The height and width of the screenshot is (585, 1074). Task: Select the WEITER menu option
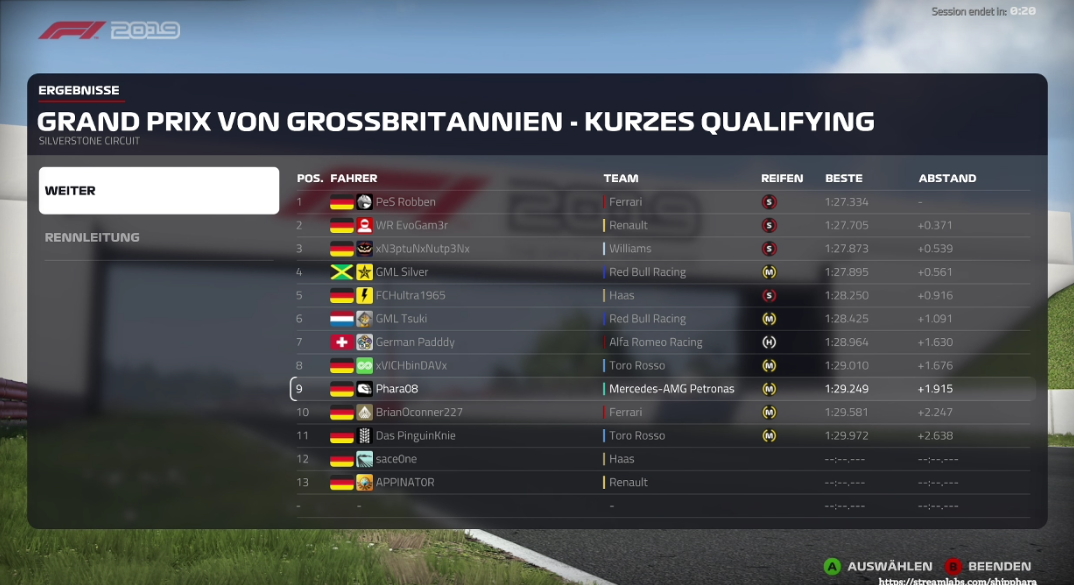tap(158, 190)
